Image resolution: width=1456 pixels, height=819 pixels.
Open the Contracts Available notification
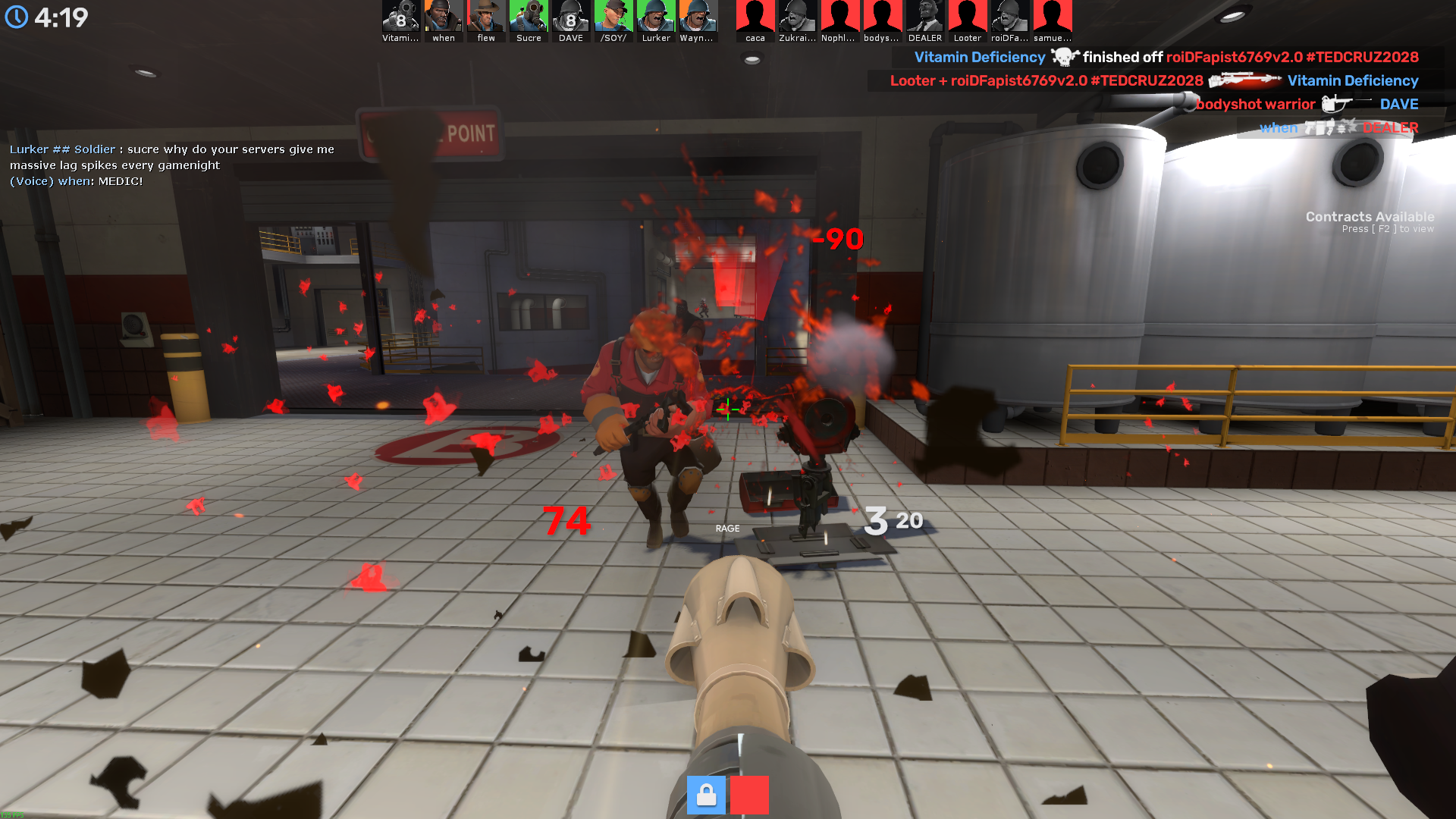tap(1369, 221)
